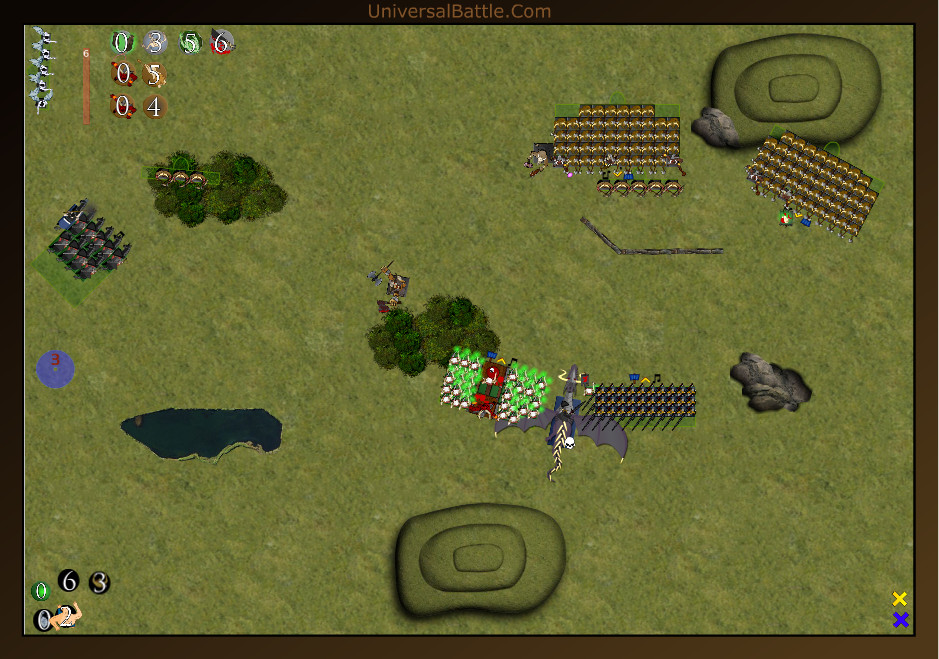Click the green 0 counter in top row
Screen dimensions: 939x659
click(122, 43)
